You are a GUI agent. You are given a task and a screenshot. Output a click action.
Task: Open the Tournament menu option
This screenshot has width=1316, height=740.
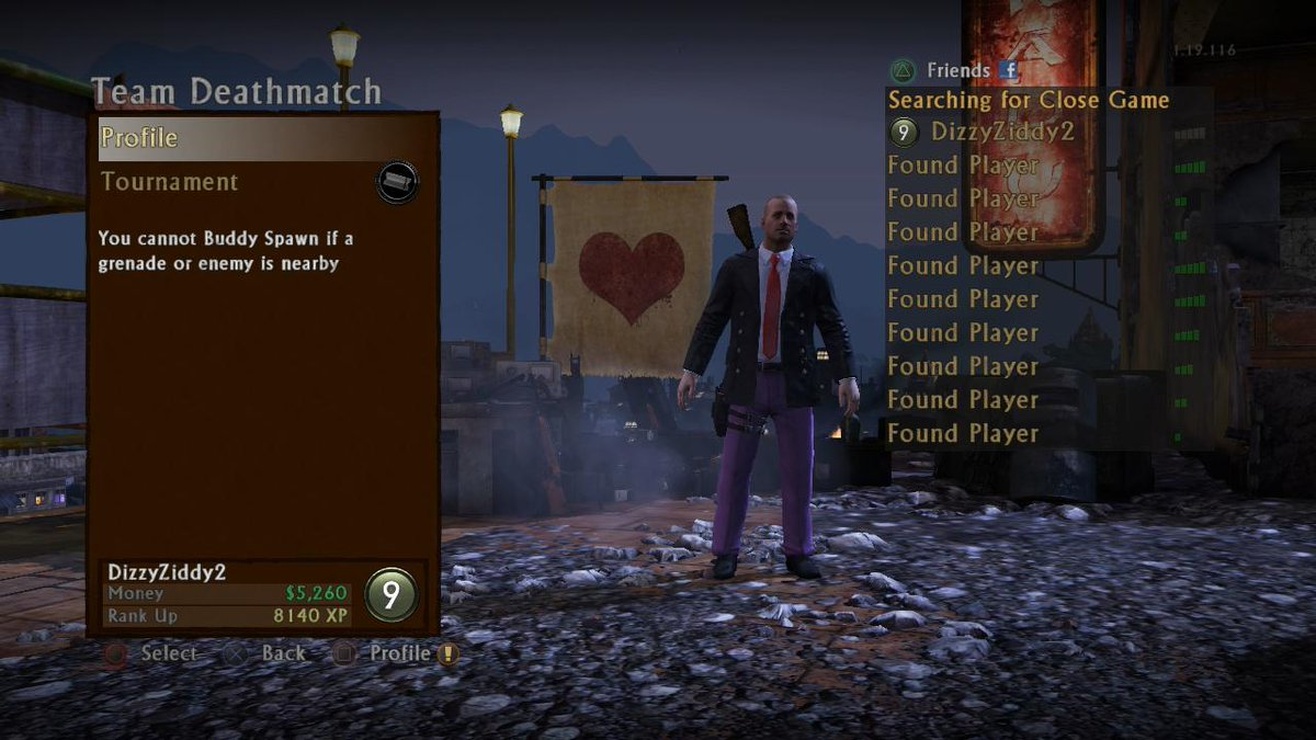pos(170,182)
